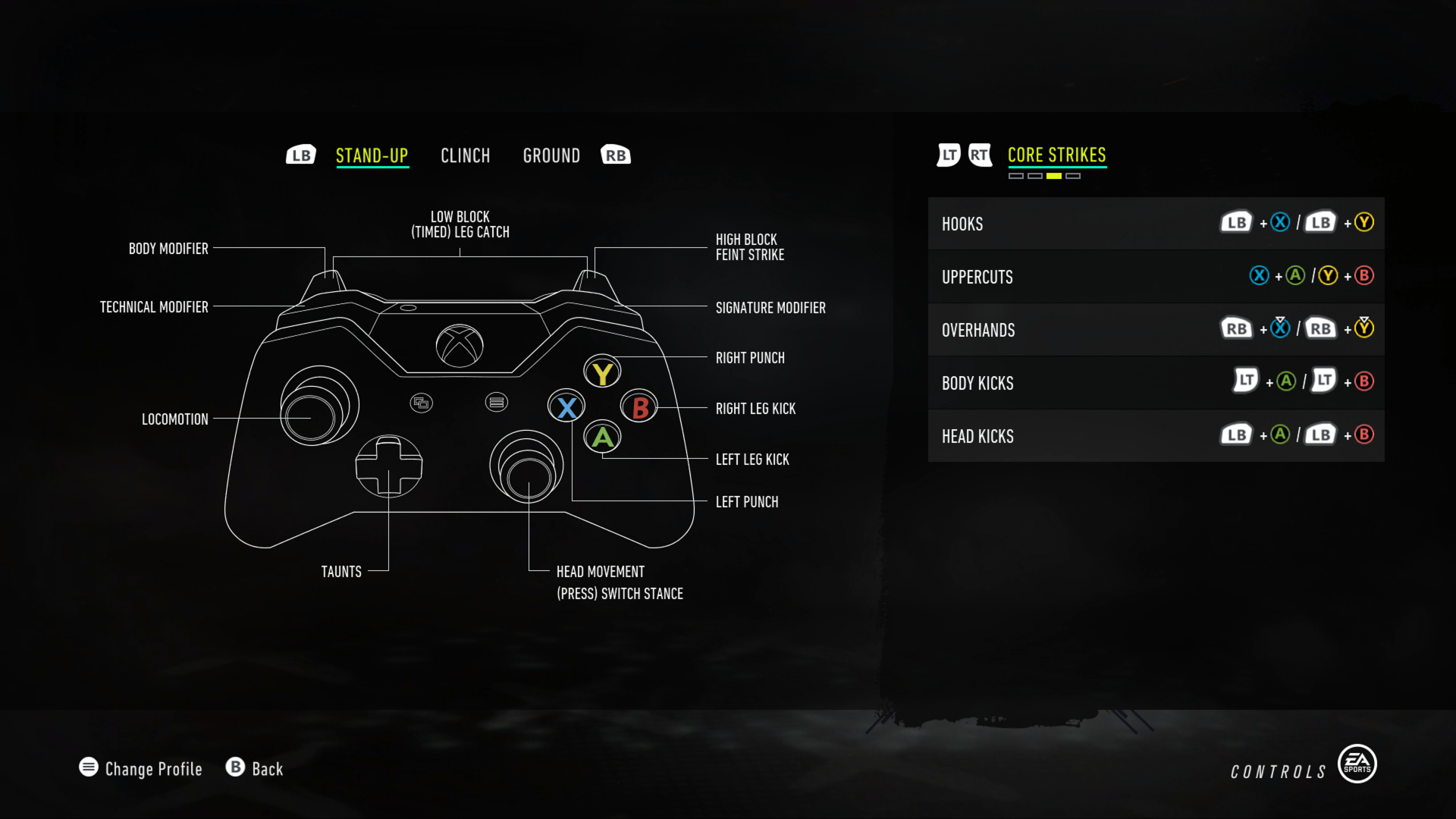The height and width of the screenshot is (819, 1456).
Task: Click the Change Profile button
Action: [x=140, y=768]
